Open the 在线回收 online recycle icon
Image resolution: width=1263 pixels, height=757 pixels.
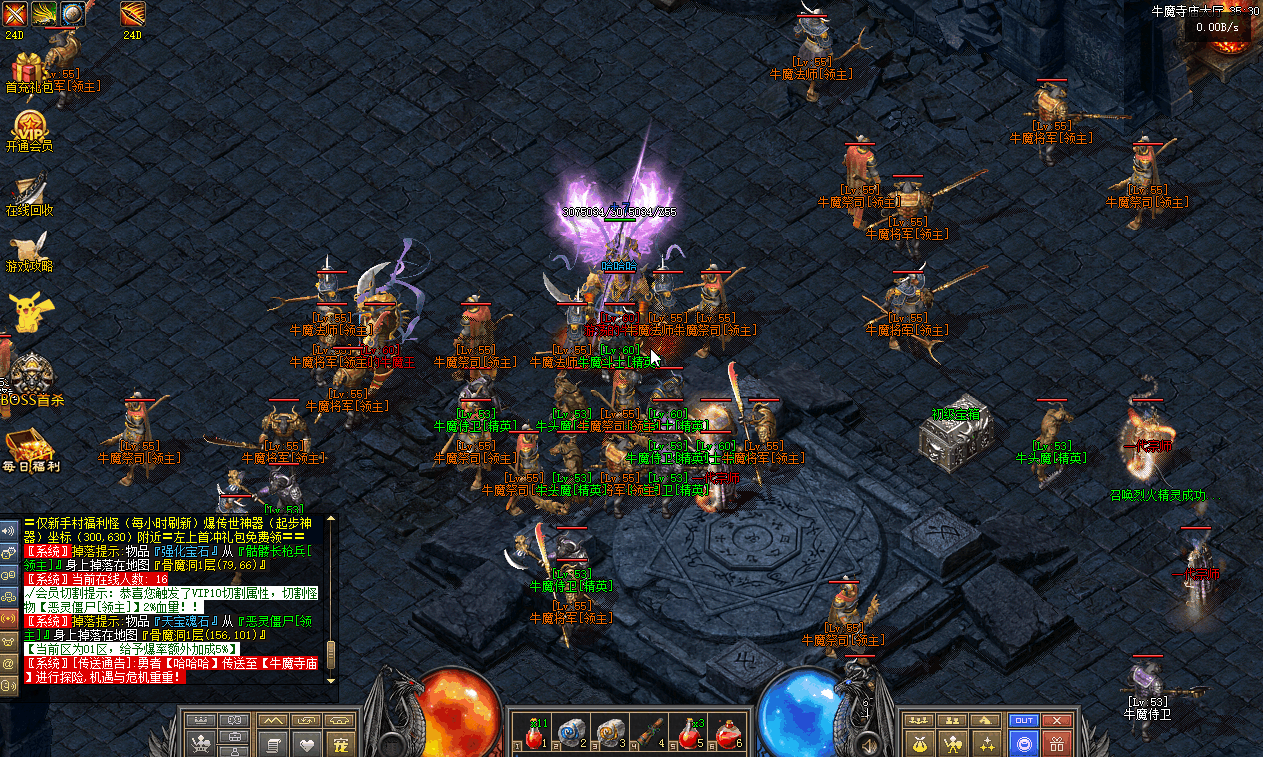pyautogui.click(x=29, y=190)
